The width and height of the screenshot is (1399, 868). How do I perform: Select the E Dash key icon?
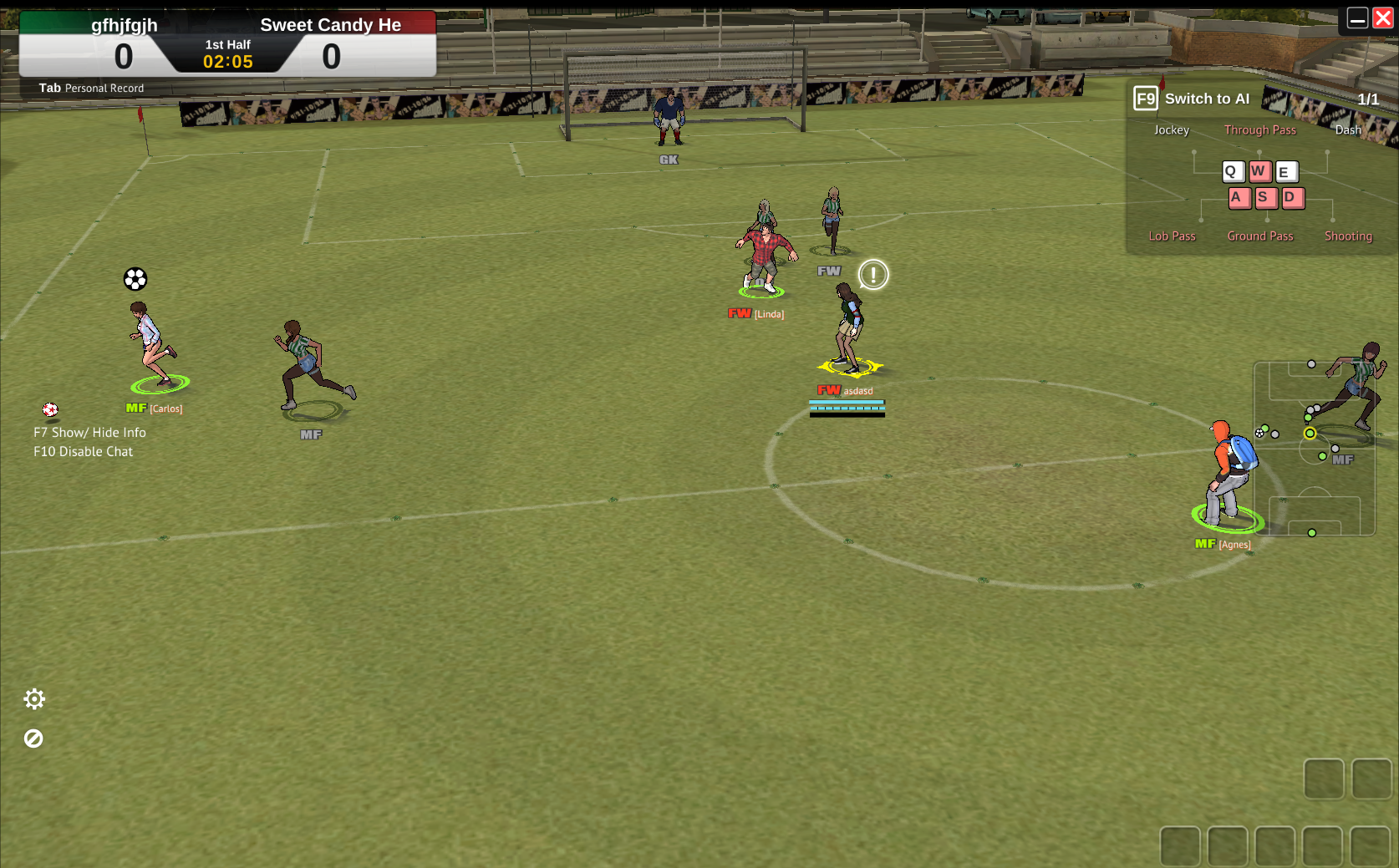pyautogui.click(x=1286, y=172)
